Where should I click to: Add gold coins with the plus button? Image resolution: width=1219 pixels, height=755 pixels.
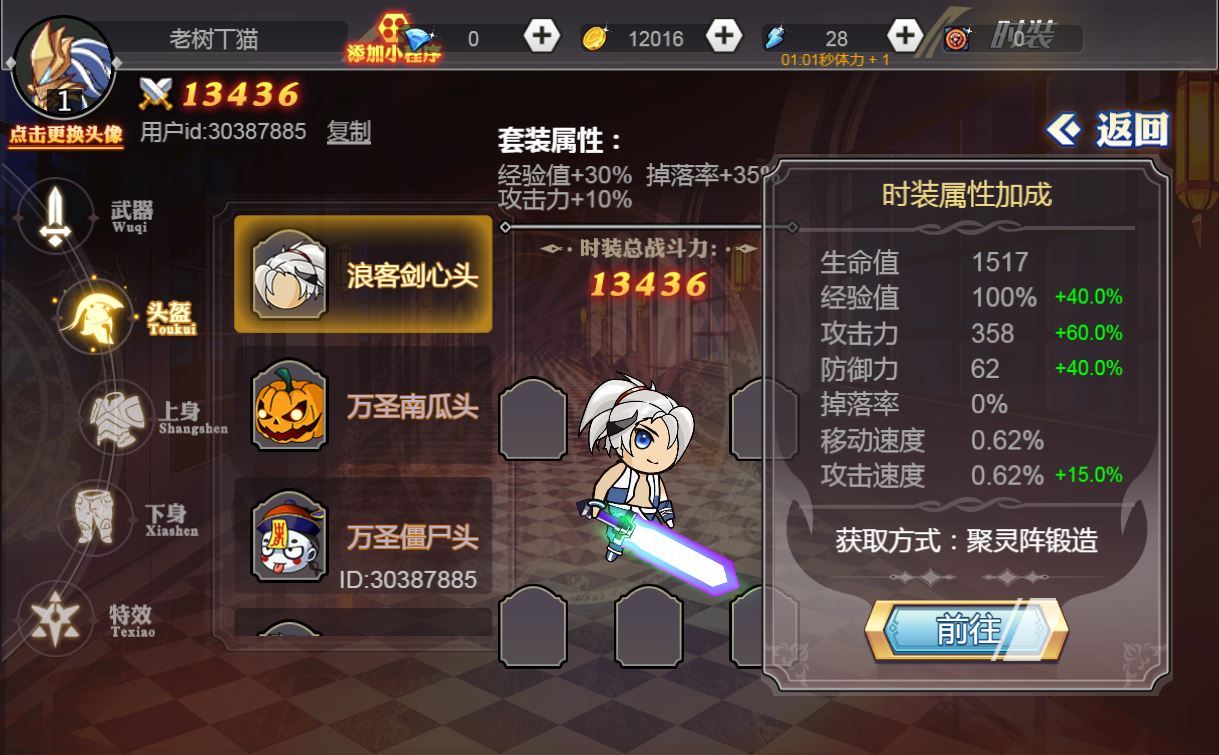point(723,37)
